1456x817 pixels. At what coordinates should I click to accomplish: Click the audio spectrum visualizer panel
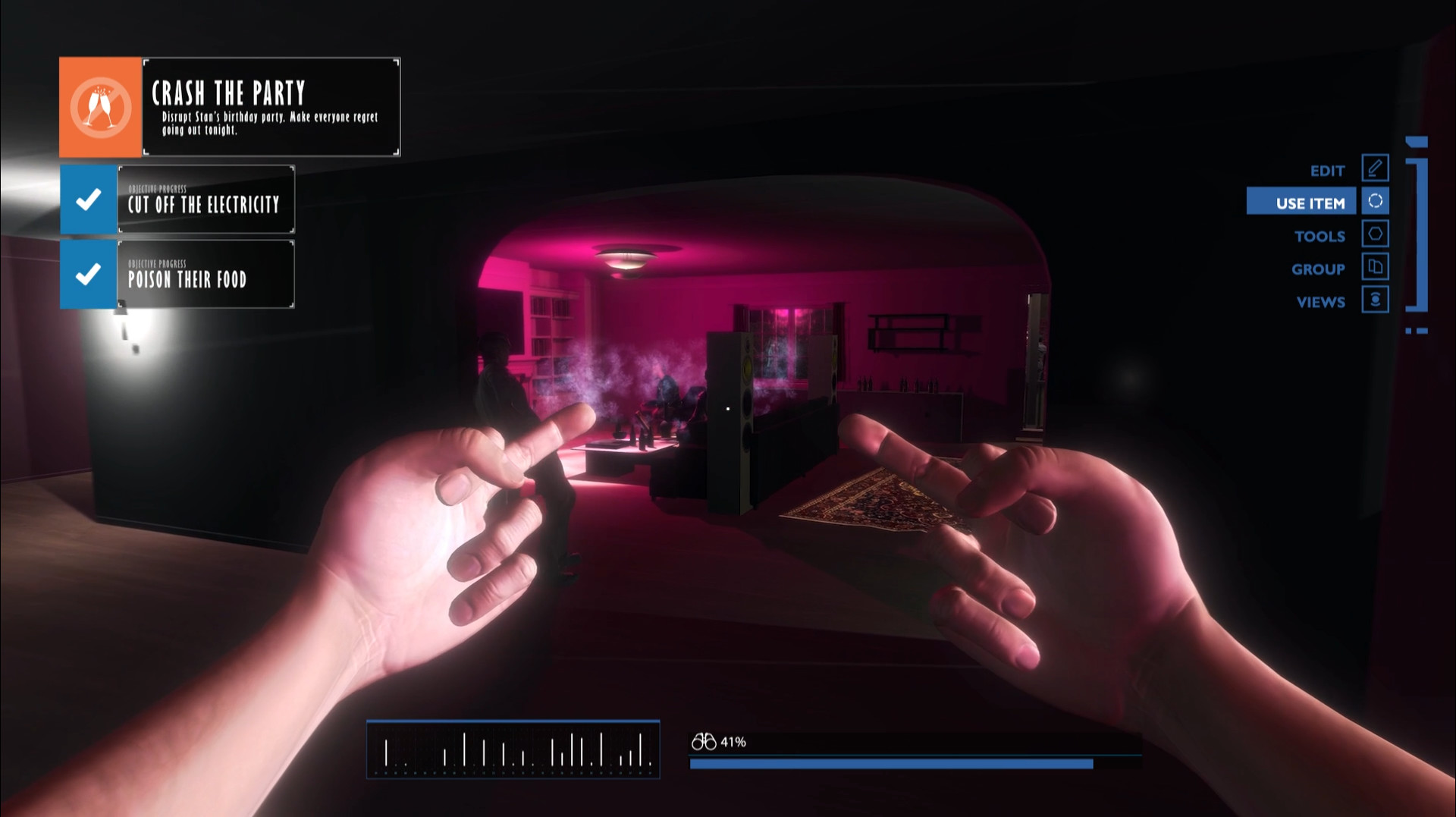click(513, 751)
